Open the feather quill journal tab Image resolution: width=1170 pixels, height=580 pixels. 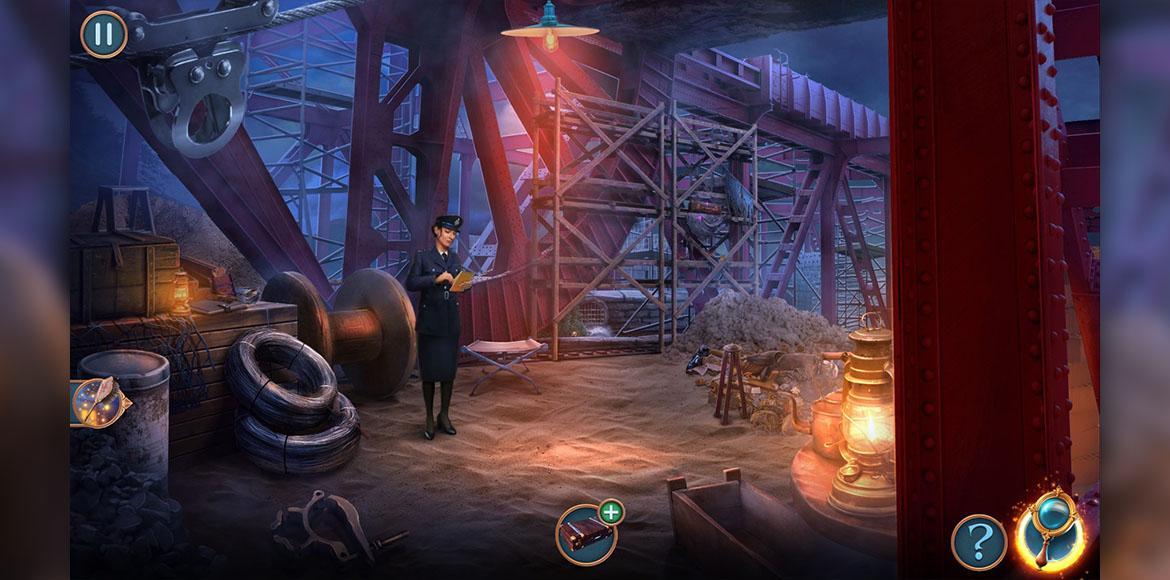click(97, 401)
